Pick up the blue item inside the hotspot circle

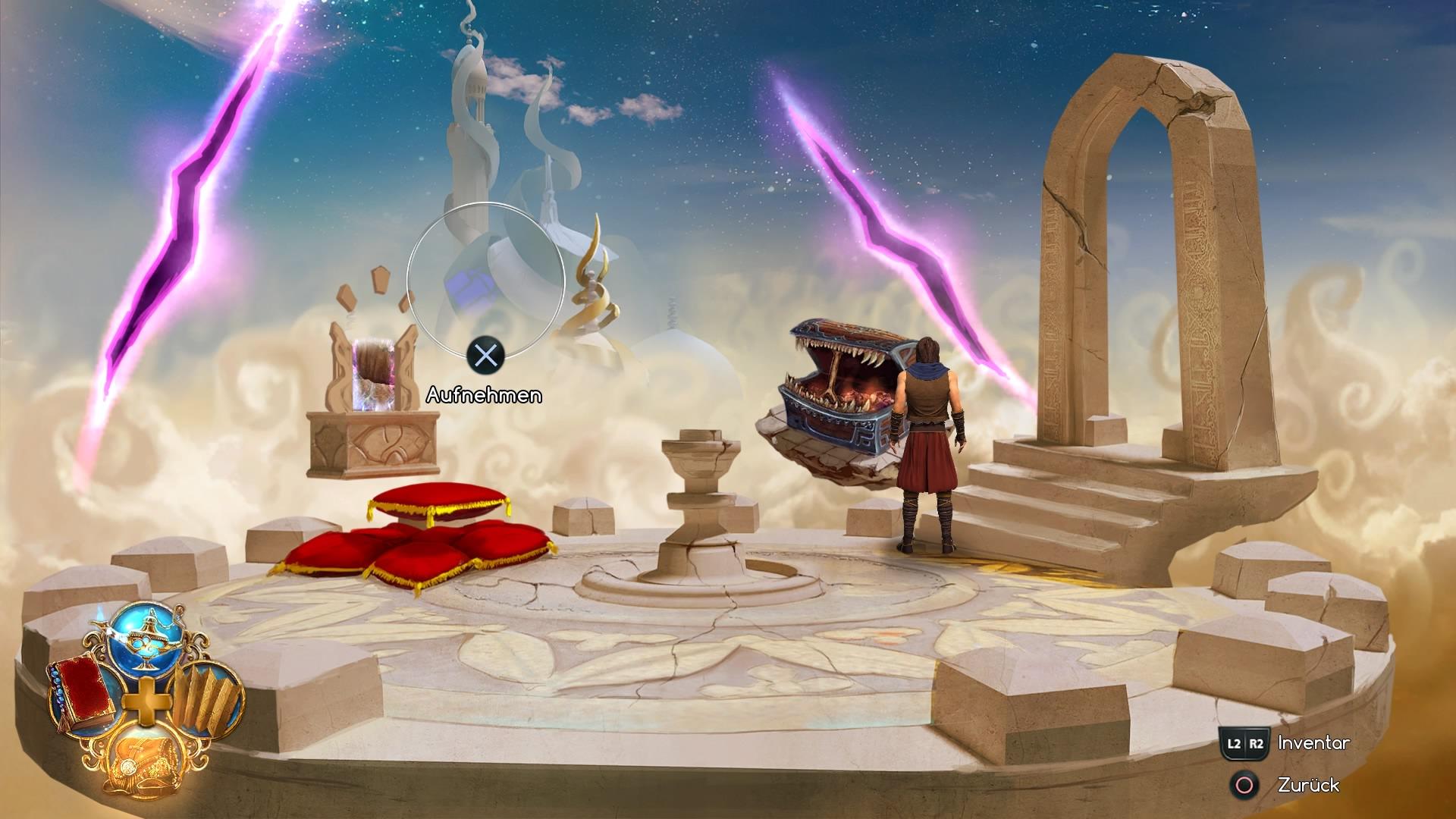pyautogui.click(x=470, y=284)
